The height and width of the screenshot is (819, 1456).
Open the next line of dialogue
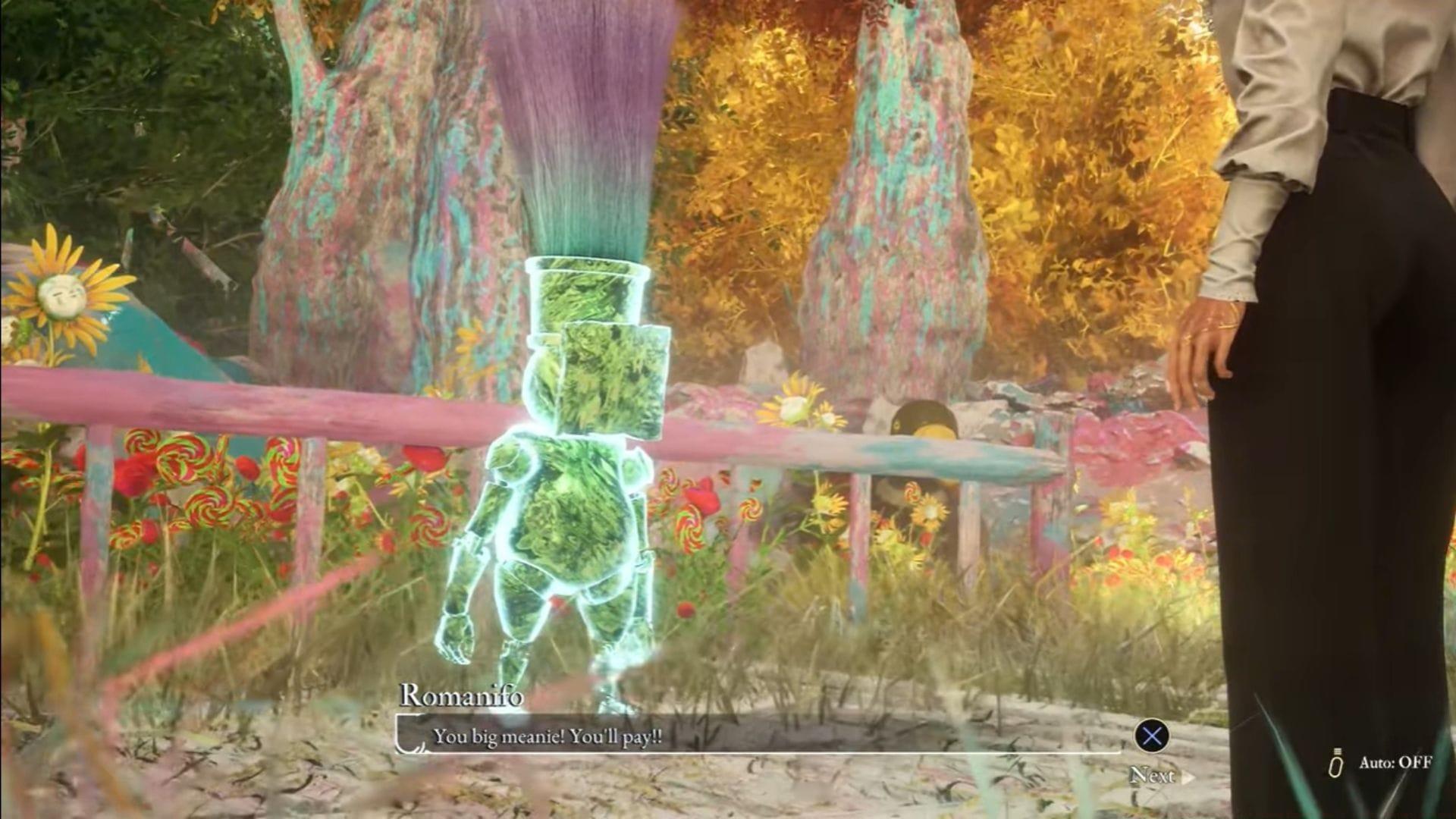1153,733
